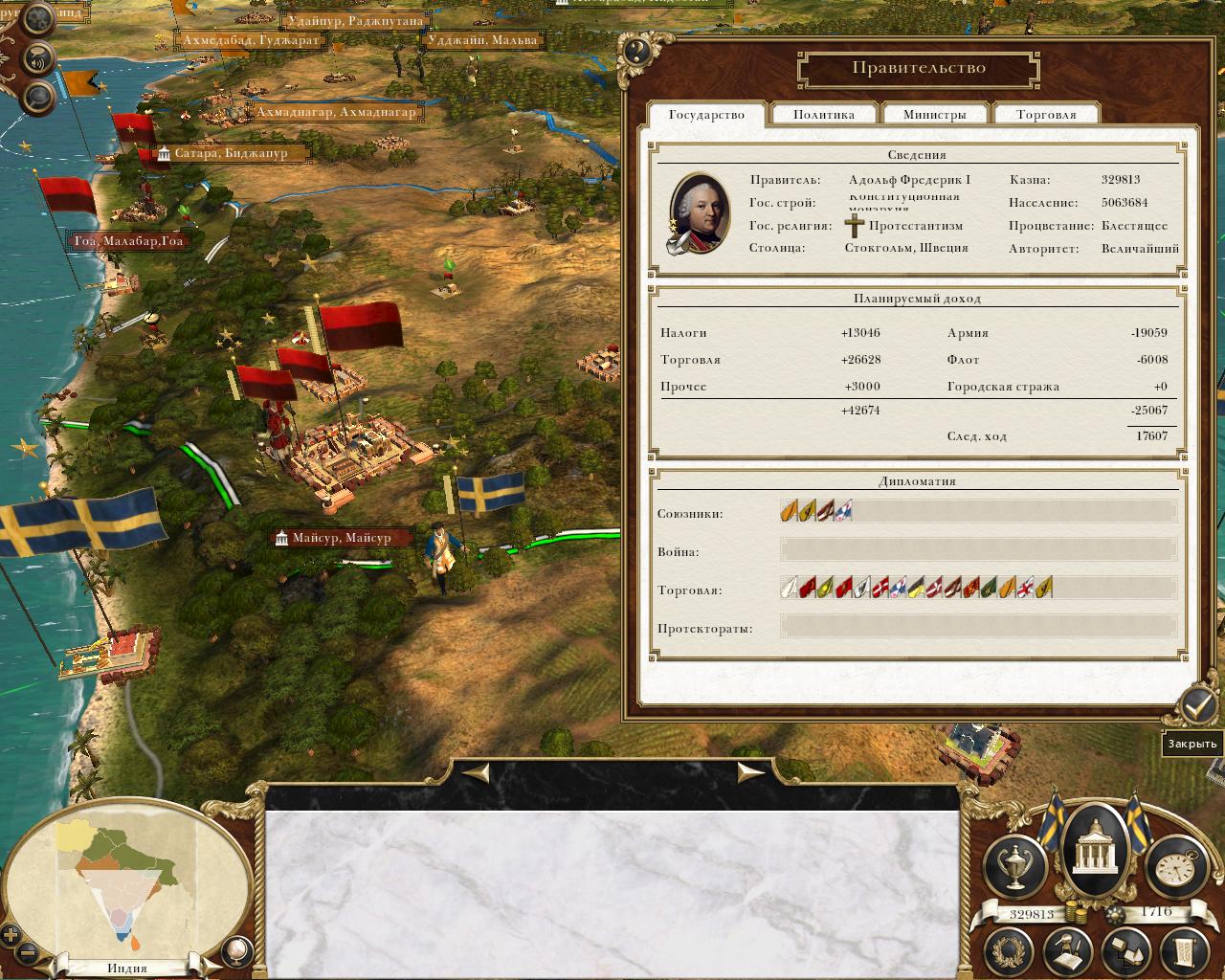
Task: Zoom in the minimap with plus button
Action: pyautogui.click(x=11, y=935)
